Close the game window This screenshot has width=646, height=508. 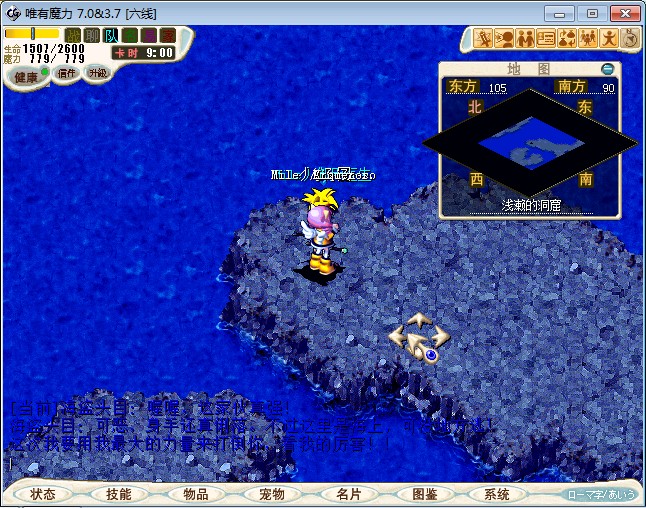[x=624, y=12]
